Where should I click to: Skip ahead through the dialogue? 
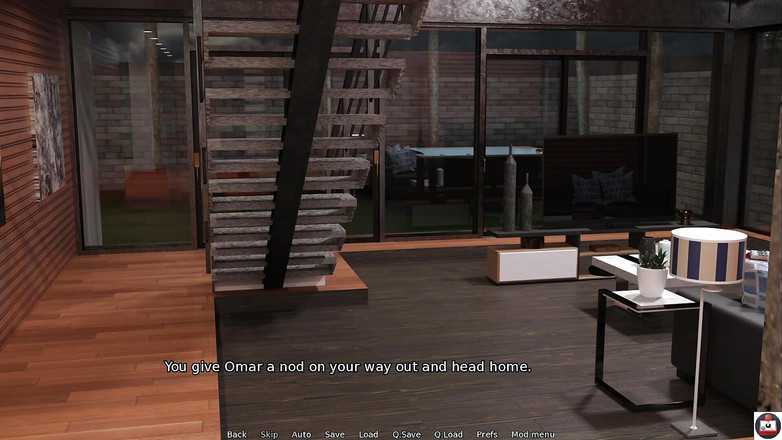click(269, 434)
